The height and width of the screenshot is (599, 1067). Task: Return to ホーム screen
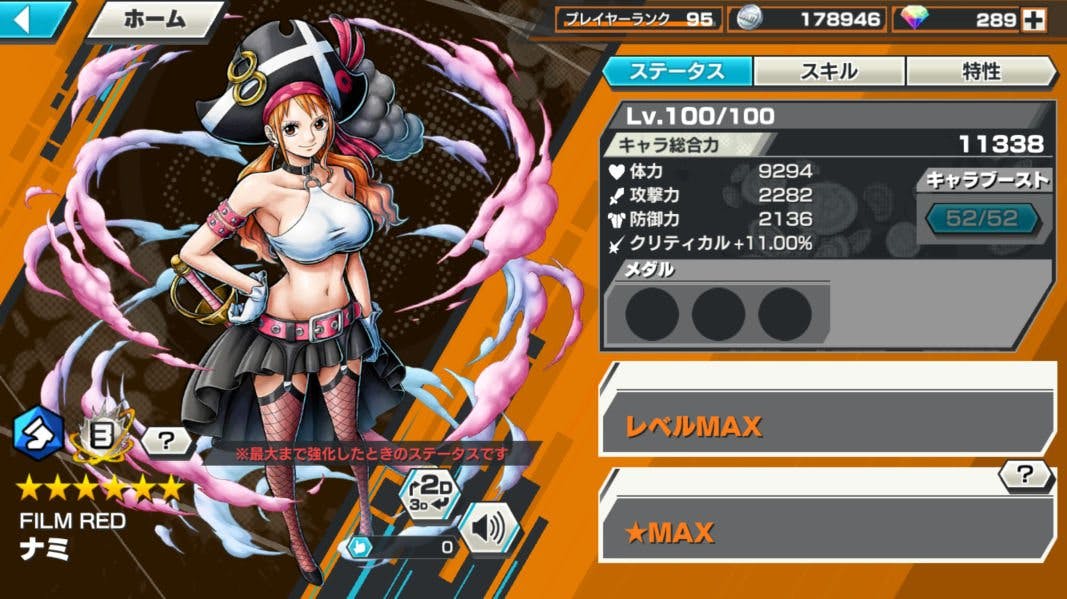click(155, 19)
